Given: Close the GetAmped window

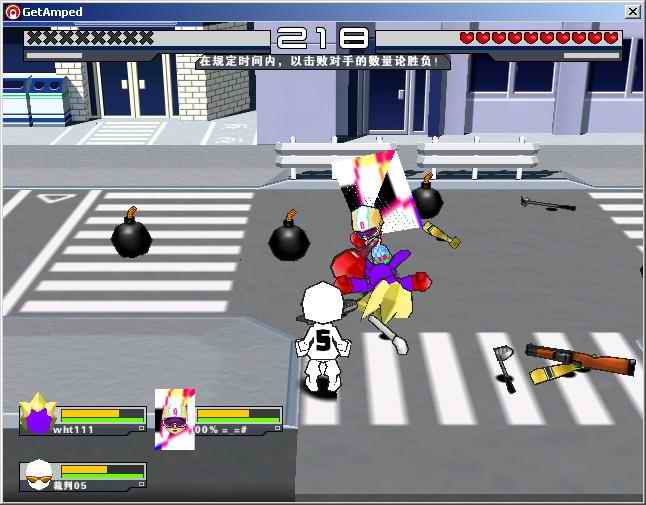Looking at the screenshot, I should tap(632, 11).
